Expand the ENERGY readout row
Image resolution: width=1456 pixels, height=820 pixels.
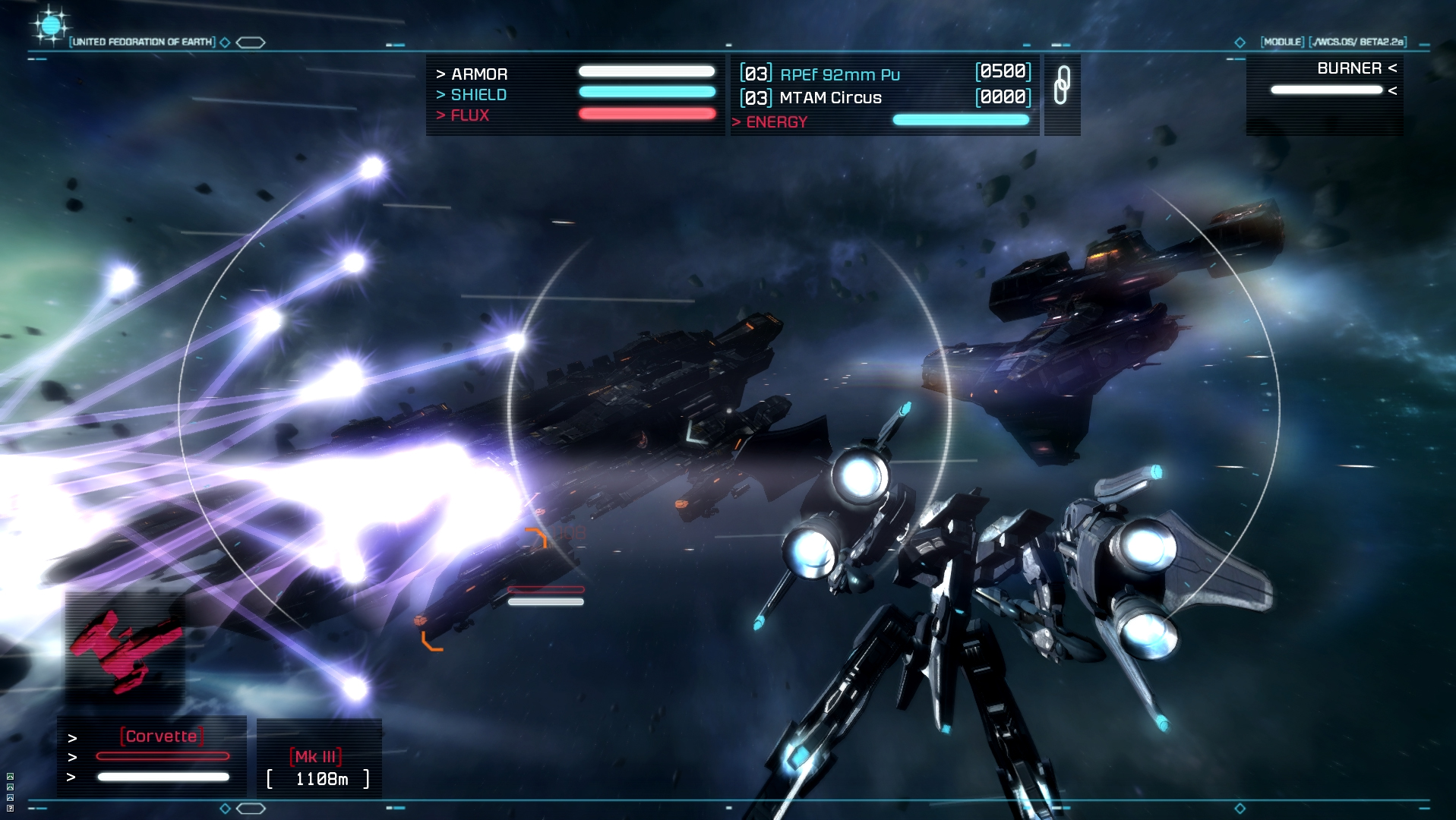770,121
